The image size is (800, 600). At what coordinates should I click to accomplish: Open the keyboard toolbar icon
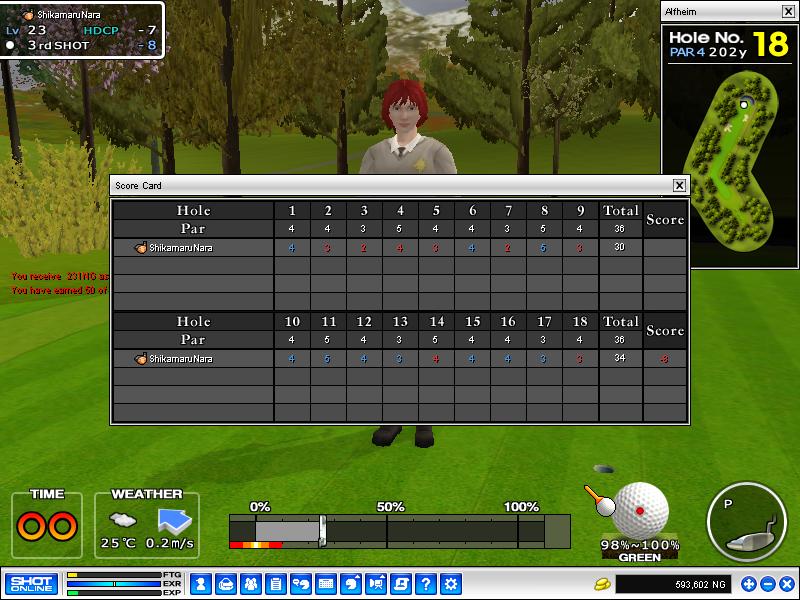326,584
